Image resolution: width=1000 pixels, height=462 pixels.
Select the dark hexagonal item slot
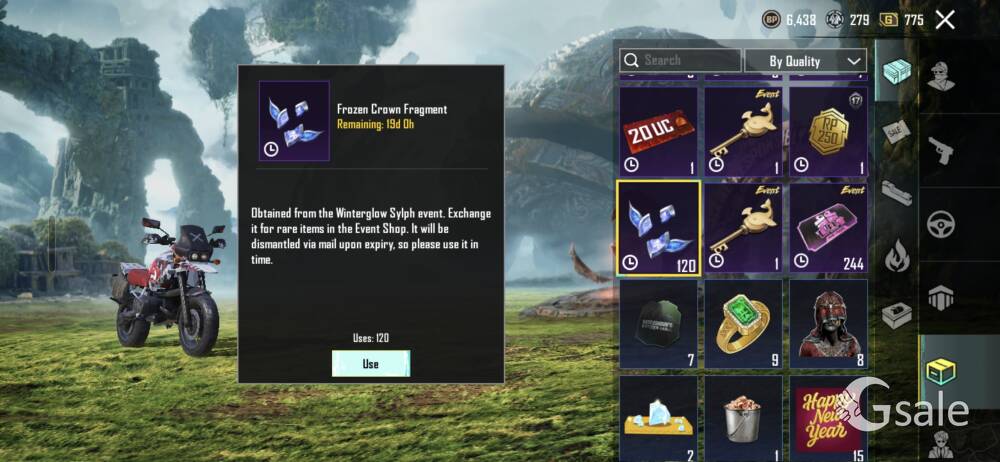pos(659,323)
